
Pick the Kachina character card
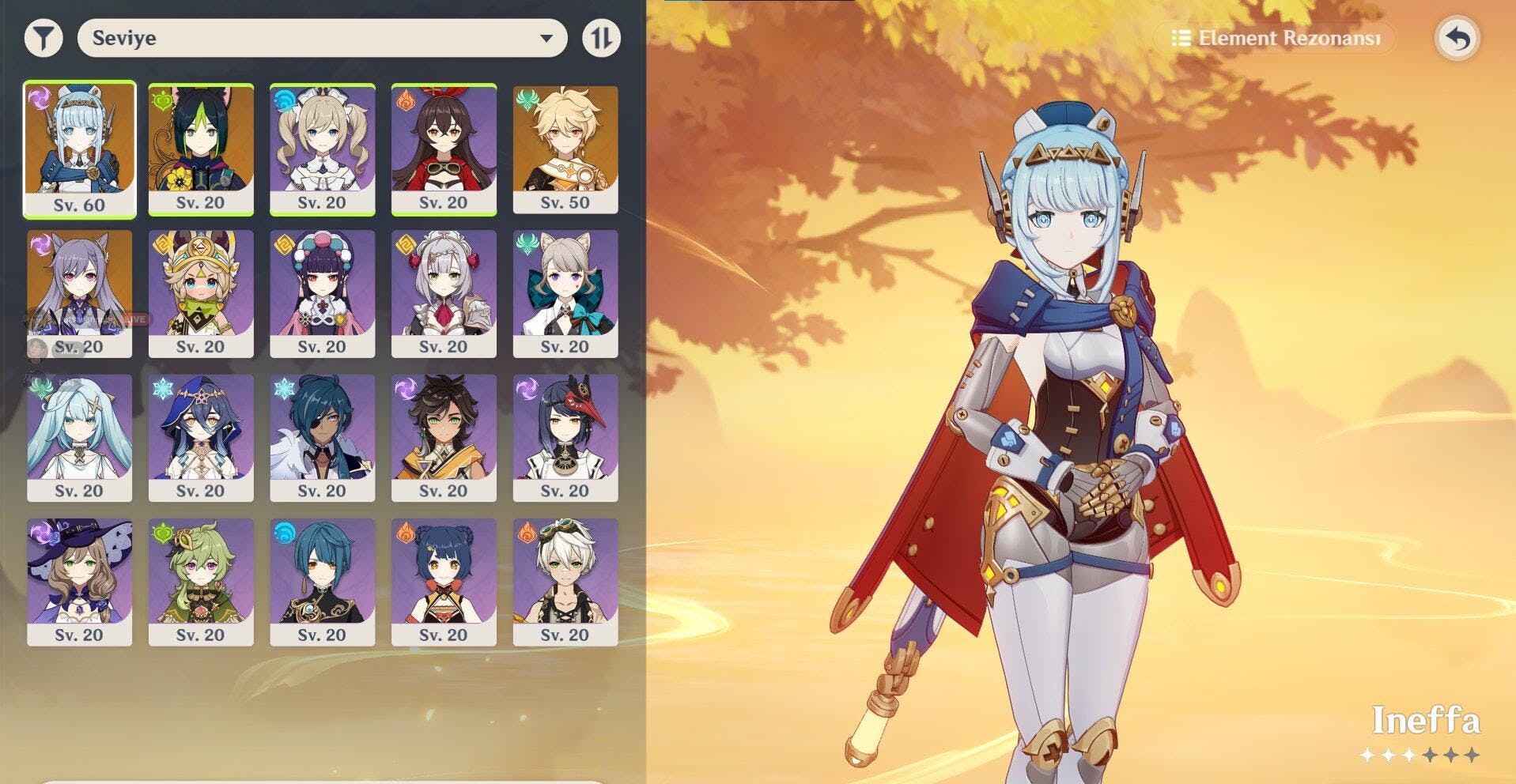(x=201, y=292)
